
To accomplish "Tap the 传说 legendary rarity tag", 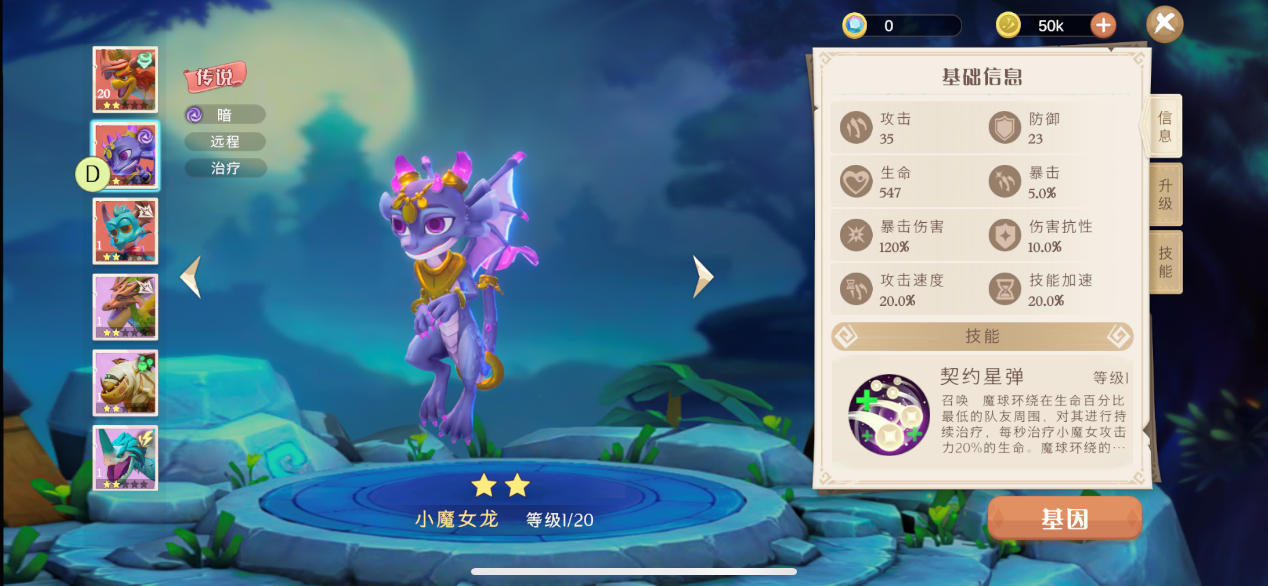I will click(x=215, y=76).
